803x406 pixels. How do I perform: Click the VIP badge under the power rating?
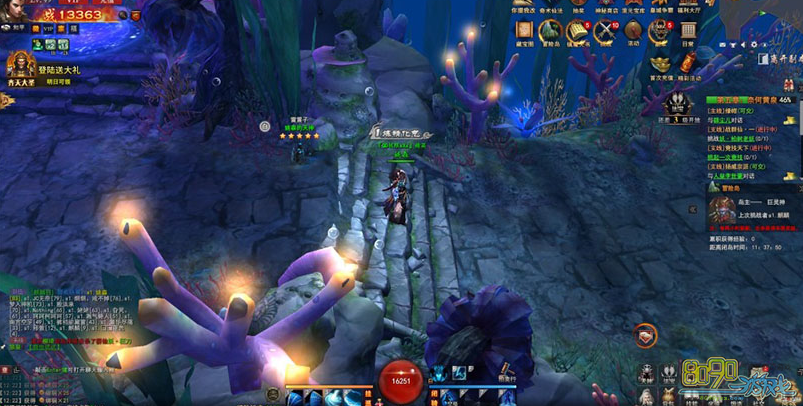point(48,29)
